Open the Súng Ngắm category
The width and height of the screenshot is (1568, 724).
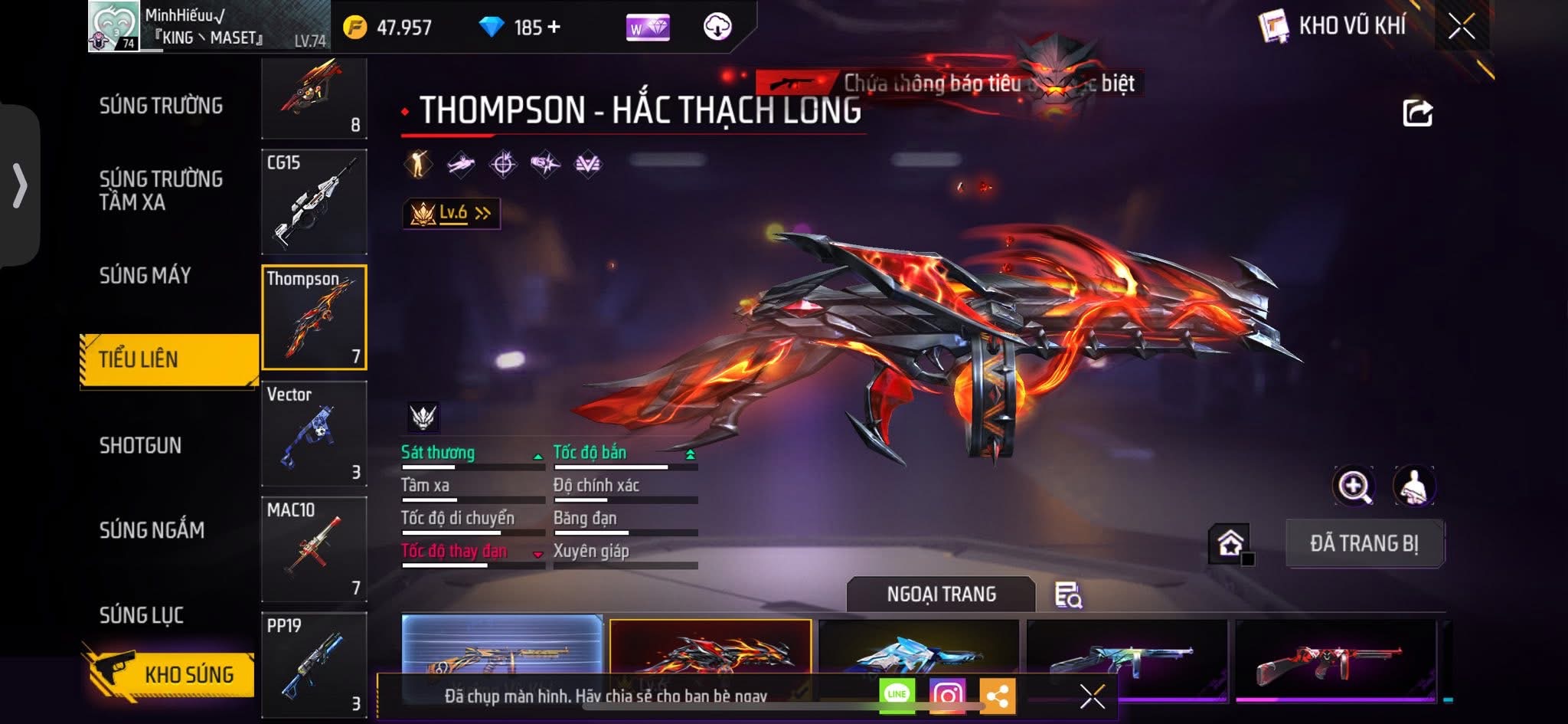tap(152, 529)
